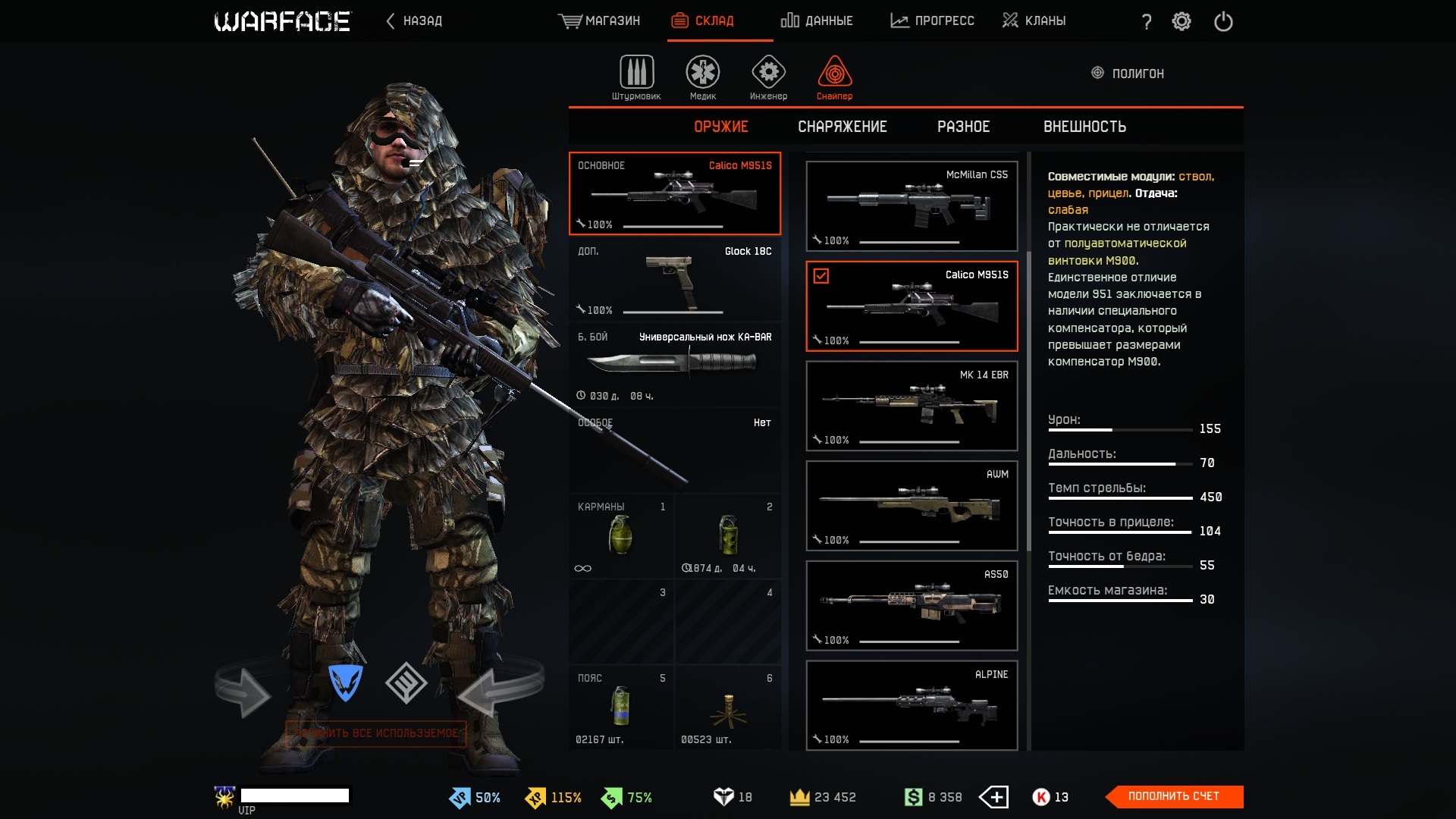Select the Glock 18C secondary slot

pos(674,280)
